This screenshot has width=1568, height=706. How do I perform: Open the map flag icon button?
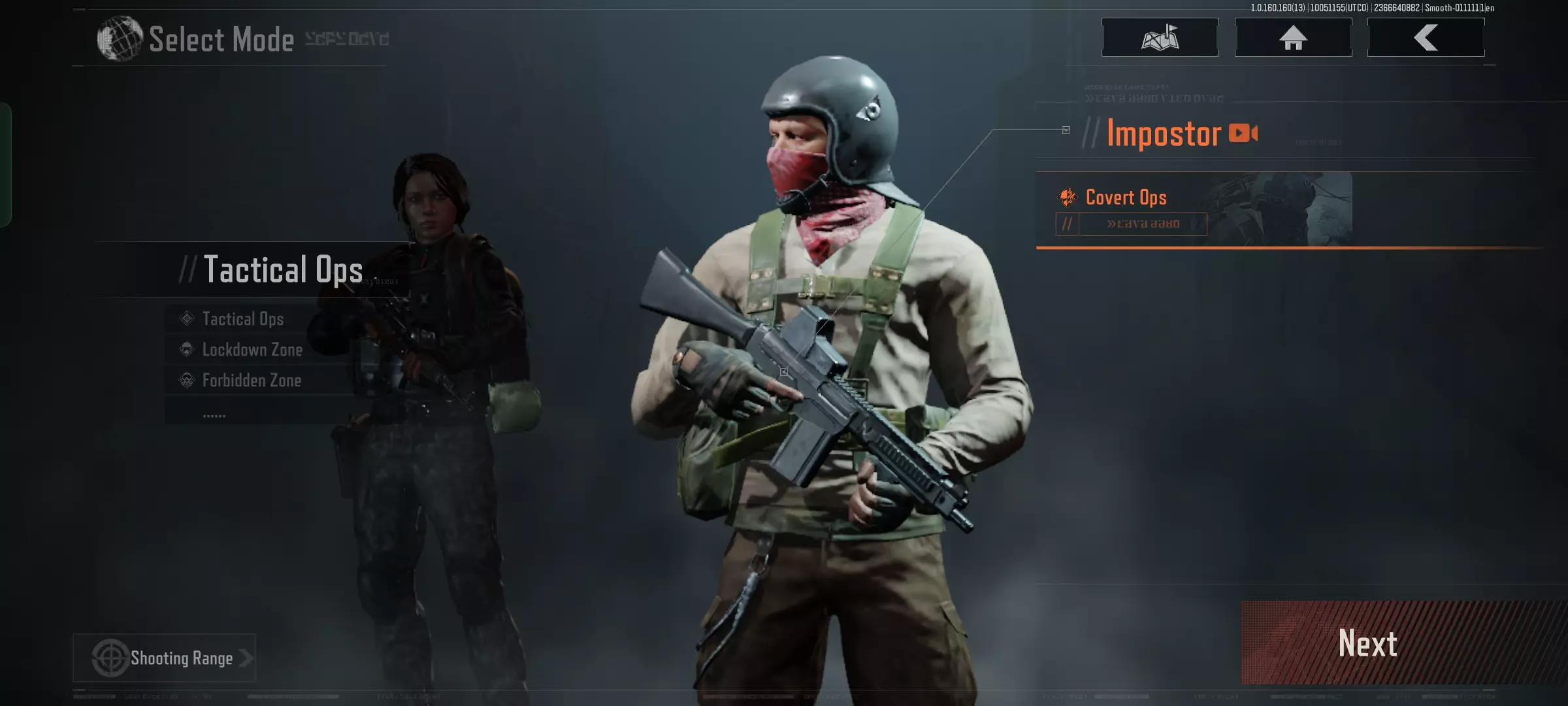pos(1160,38)
